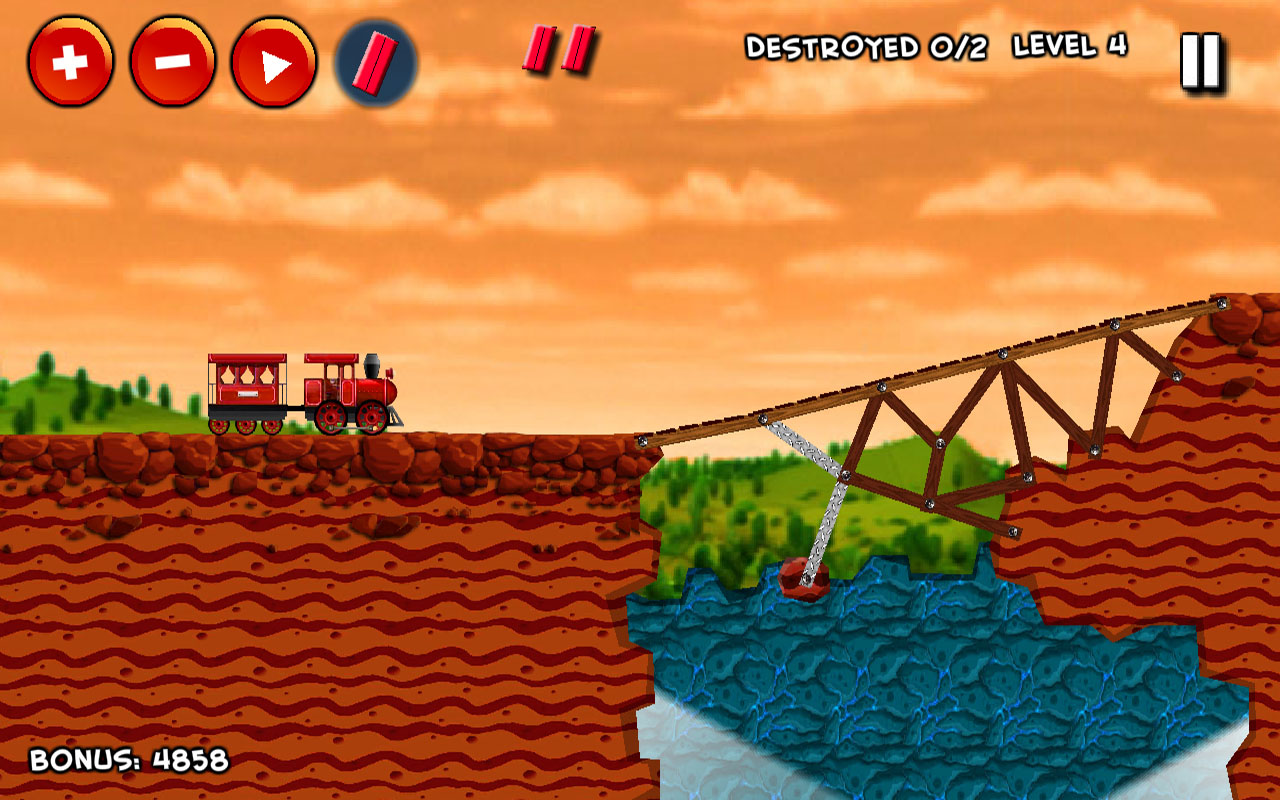The width and height of the screenshot is (1280, 800).
Task: Click the leftmost bridge support joint
Action: click(643, 440)
